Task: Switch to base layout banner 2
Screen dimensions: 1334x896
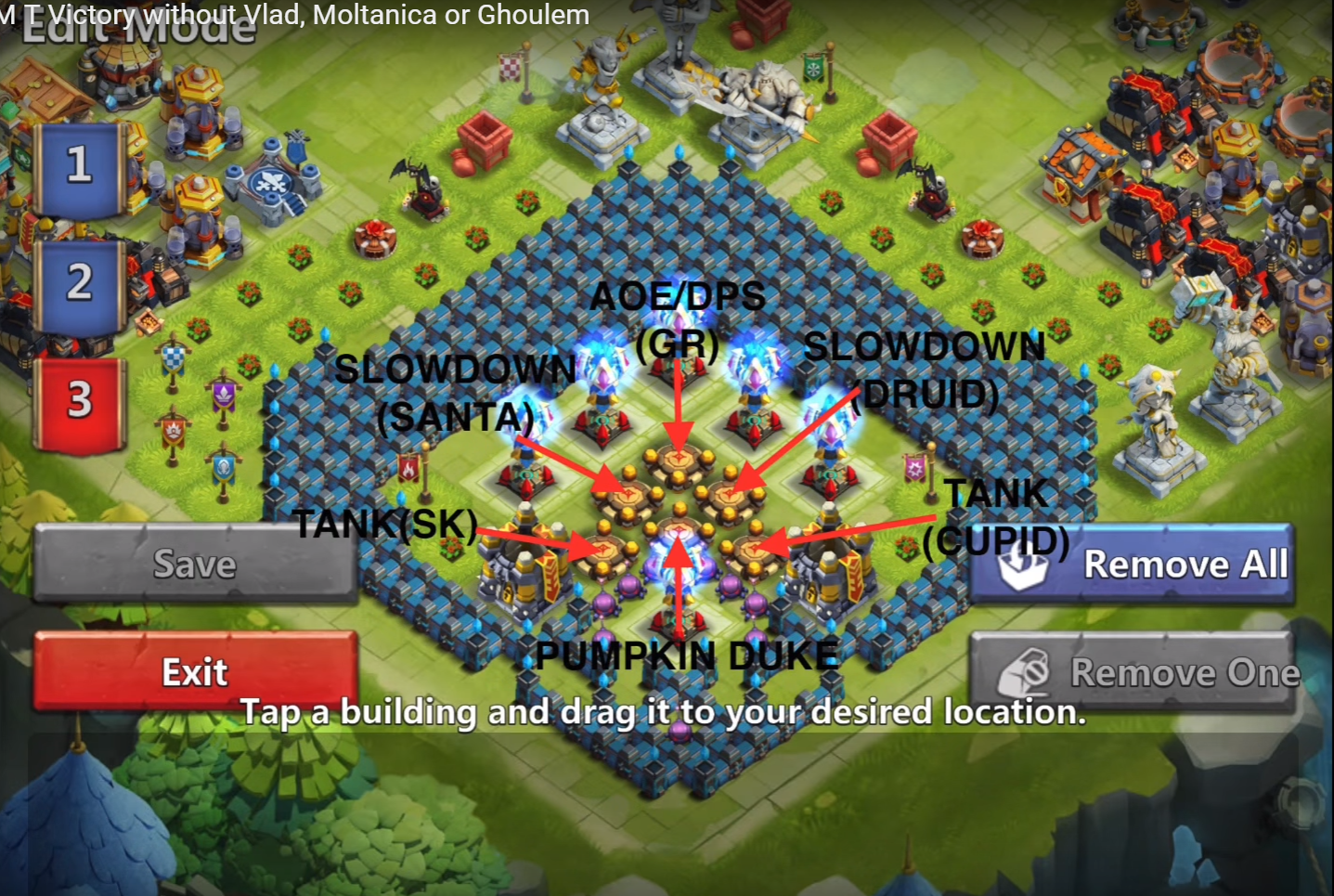Action: [79, 283]
